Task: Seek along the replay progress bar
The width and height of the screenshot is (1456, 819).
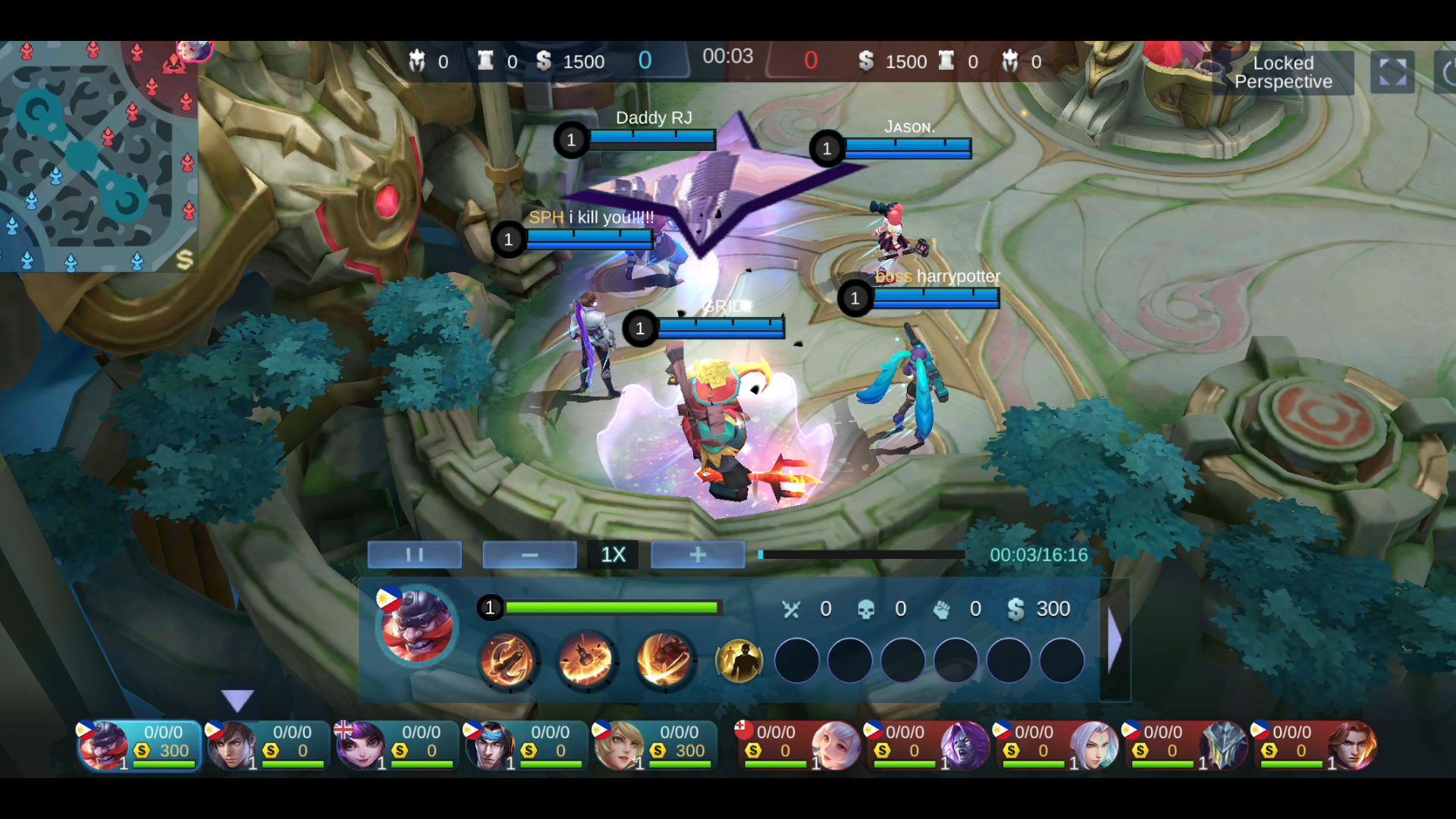Action: (861, 555)
